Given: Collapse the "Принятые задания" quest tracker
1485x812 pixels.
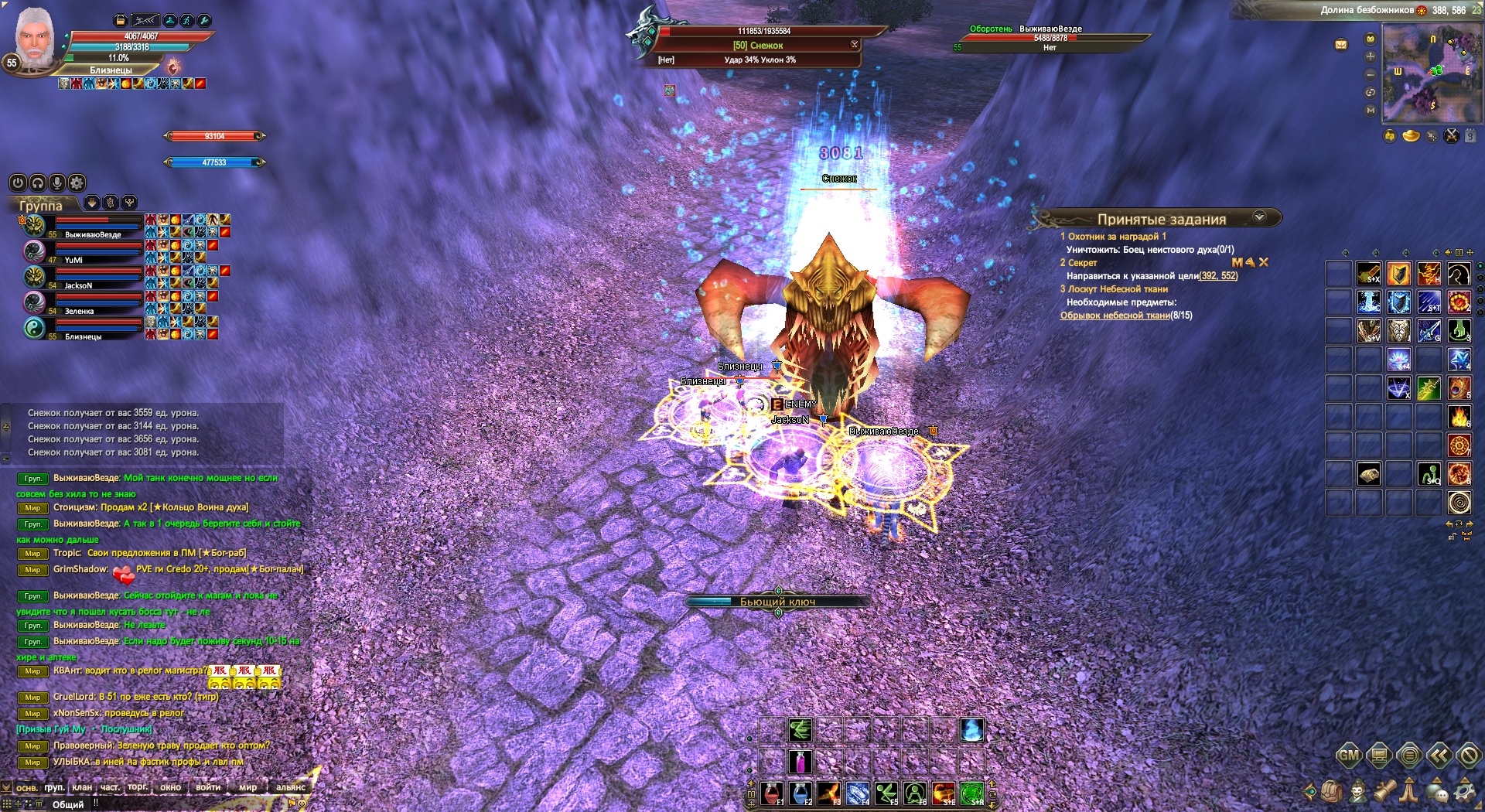Looking at the screenshot, I should click(x=1259, y=217).
